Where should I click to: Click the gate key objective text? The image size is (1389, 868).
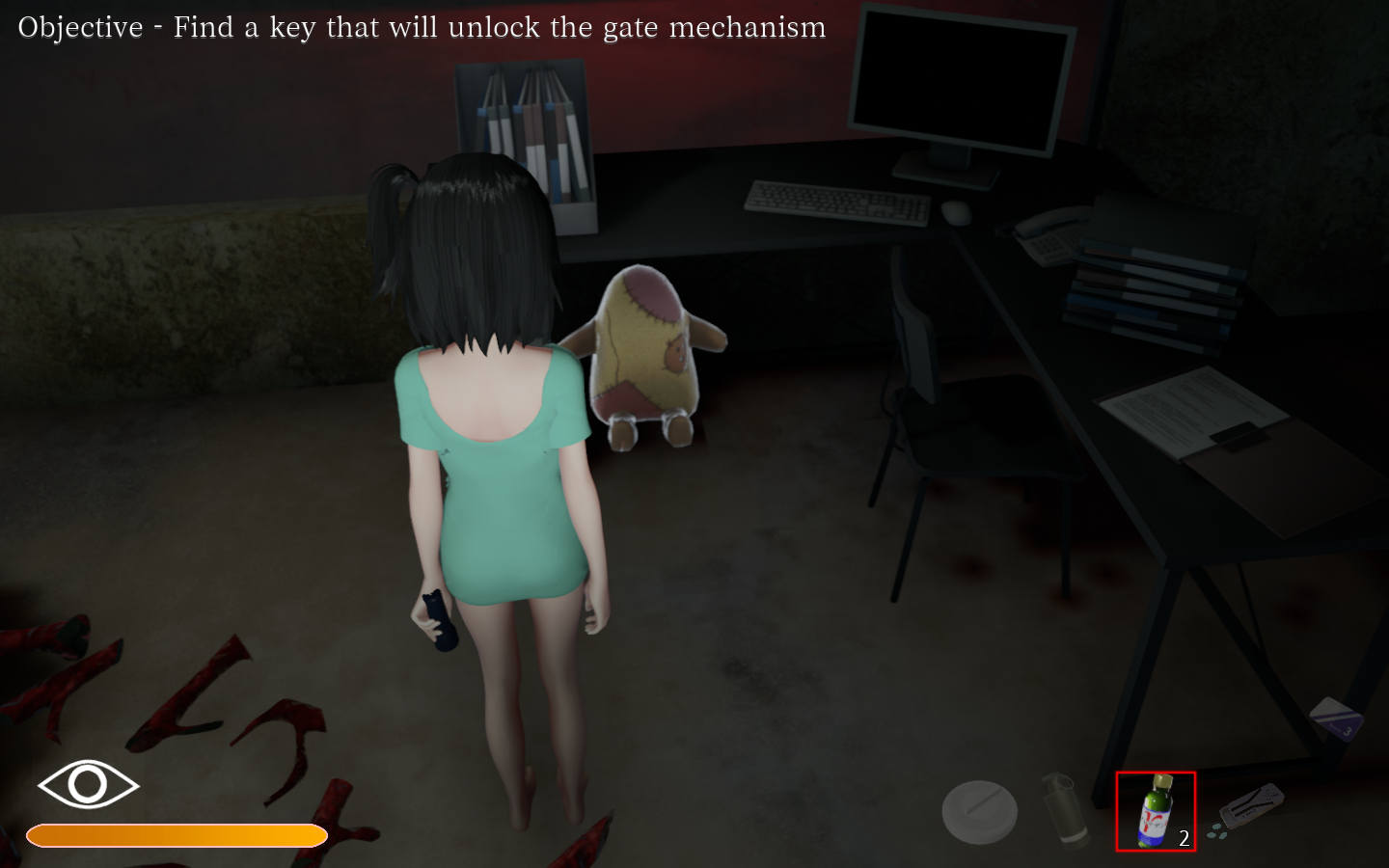[x=422, y=27]
